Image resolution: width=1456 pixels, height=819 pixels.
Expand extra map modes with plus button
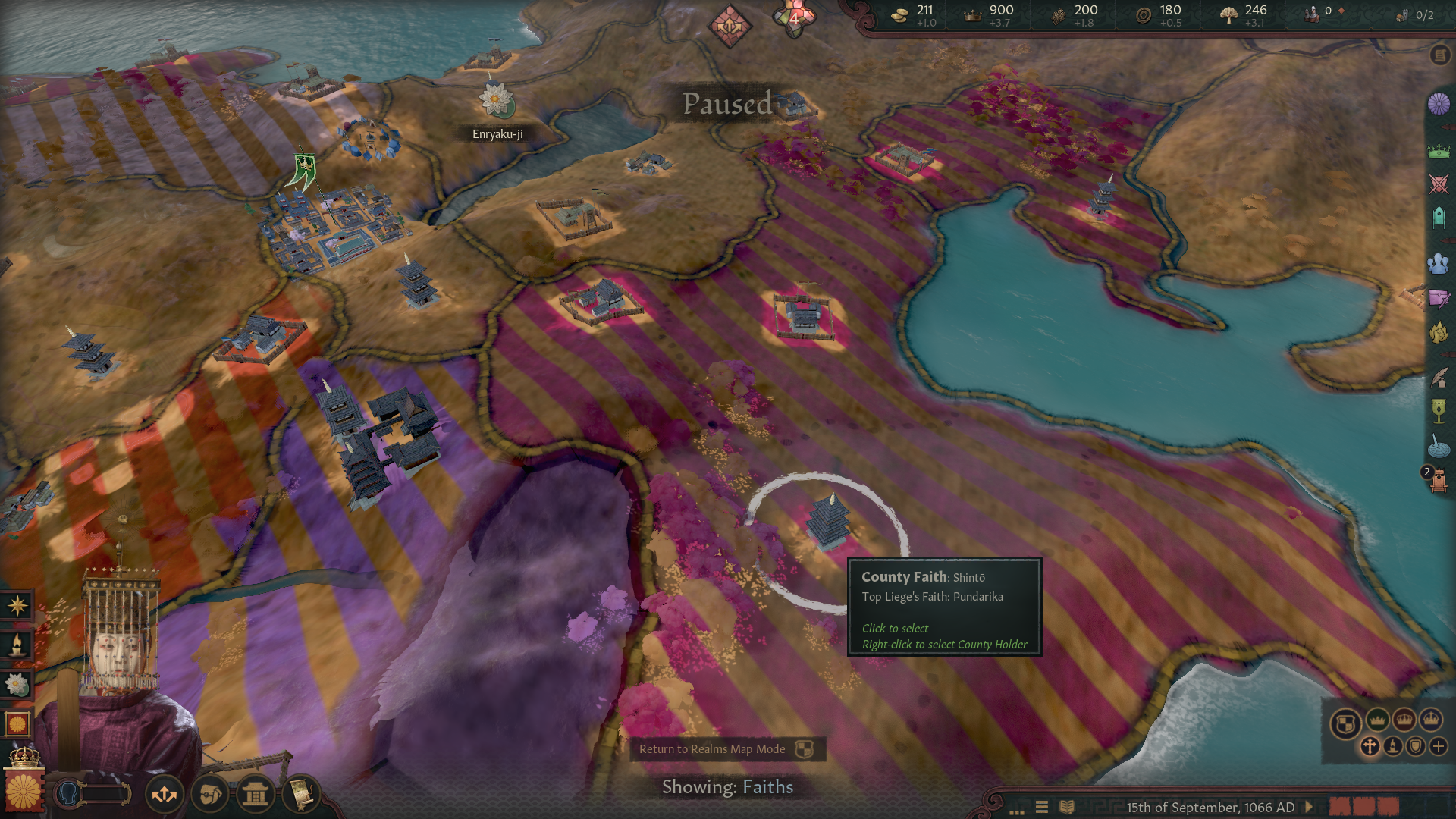(x=1439, y=747)
